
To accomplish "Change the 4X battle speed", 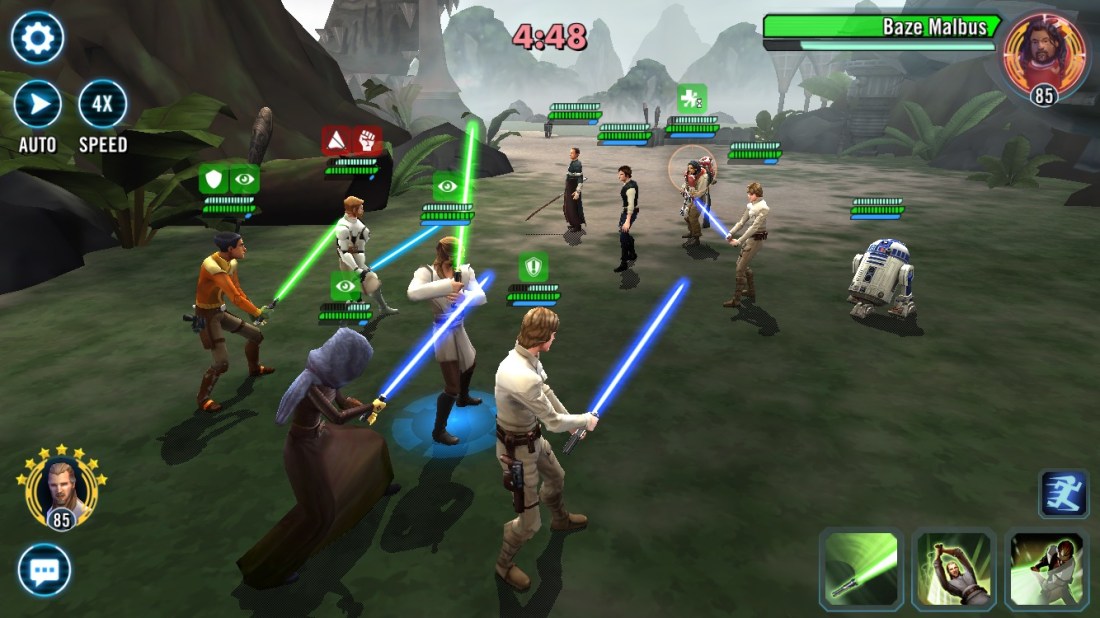I will point(103,104).
